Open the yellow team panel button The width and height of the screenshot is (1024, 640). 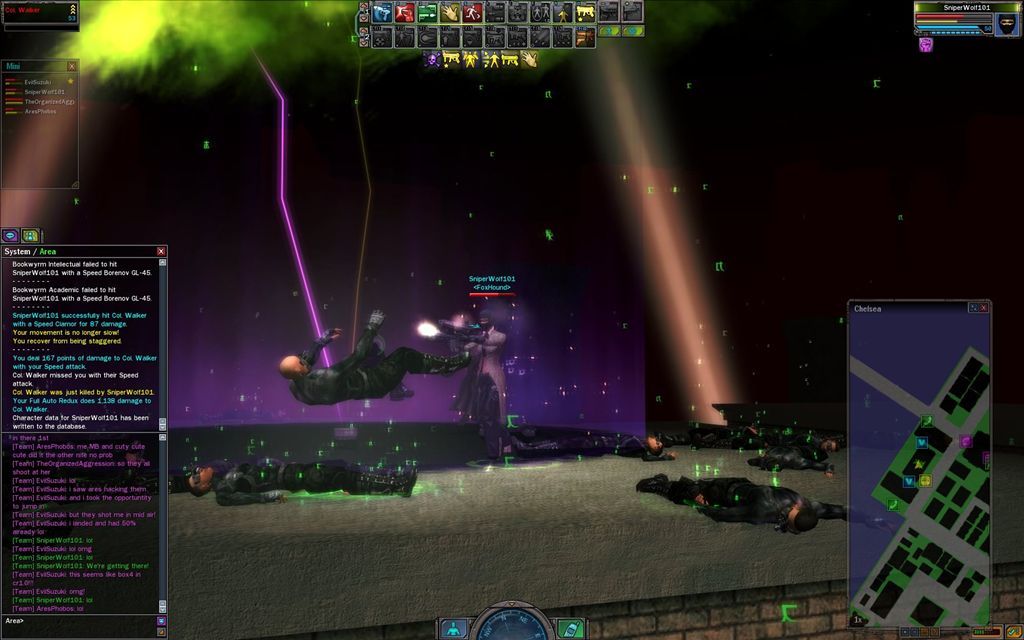(31, 235)
